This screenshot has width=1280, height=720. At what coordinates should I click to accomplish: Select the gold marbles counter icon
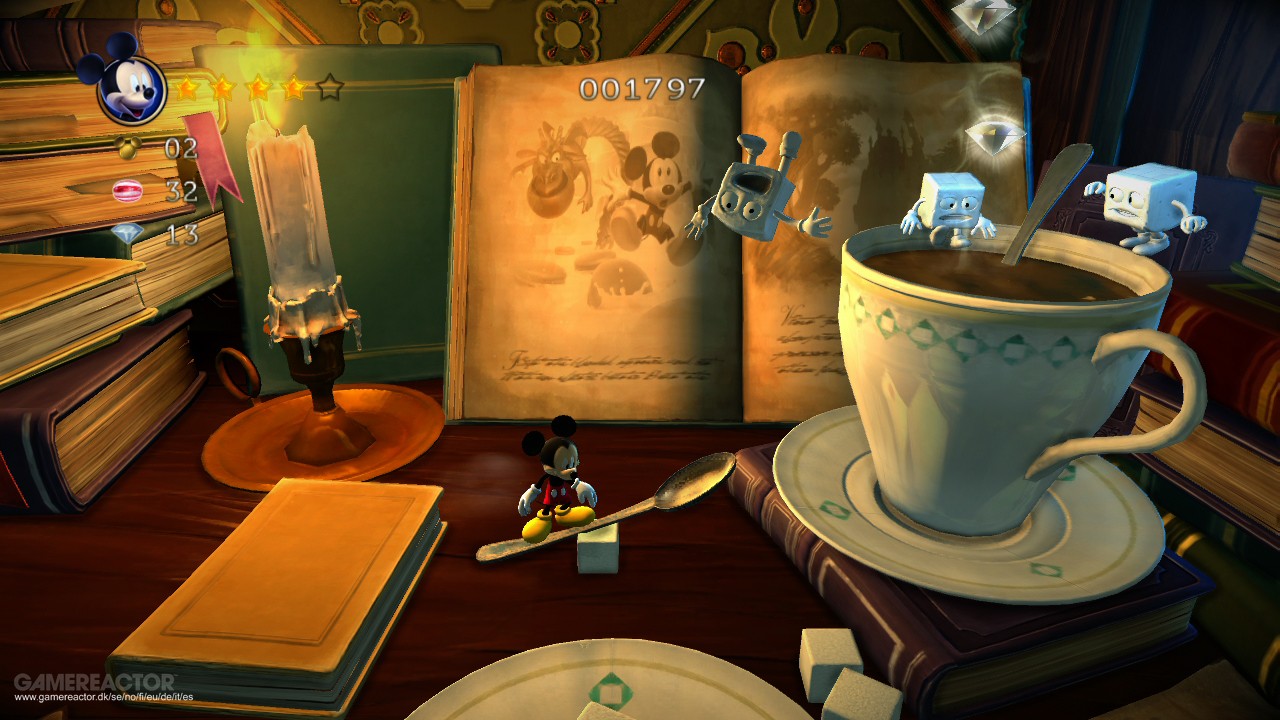point(128,148)
